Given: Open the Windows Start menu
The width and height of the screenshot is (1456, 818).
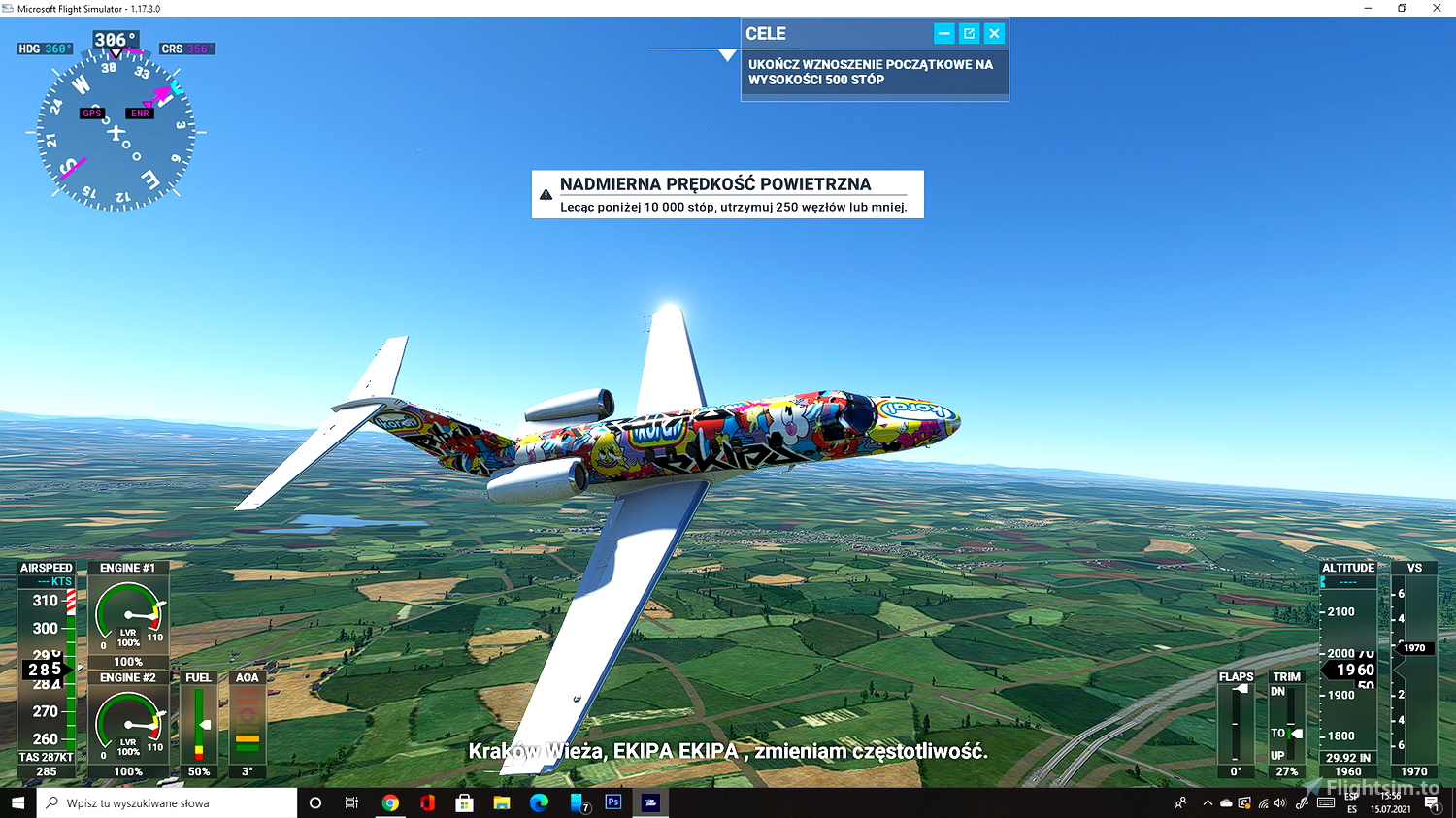Looking at the screenshot, I should point(17,802).
